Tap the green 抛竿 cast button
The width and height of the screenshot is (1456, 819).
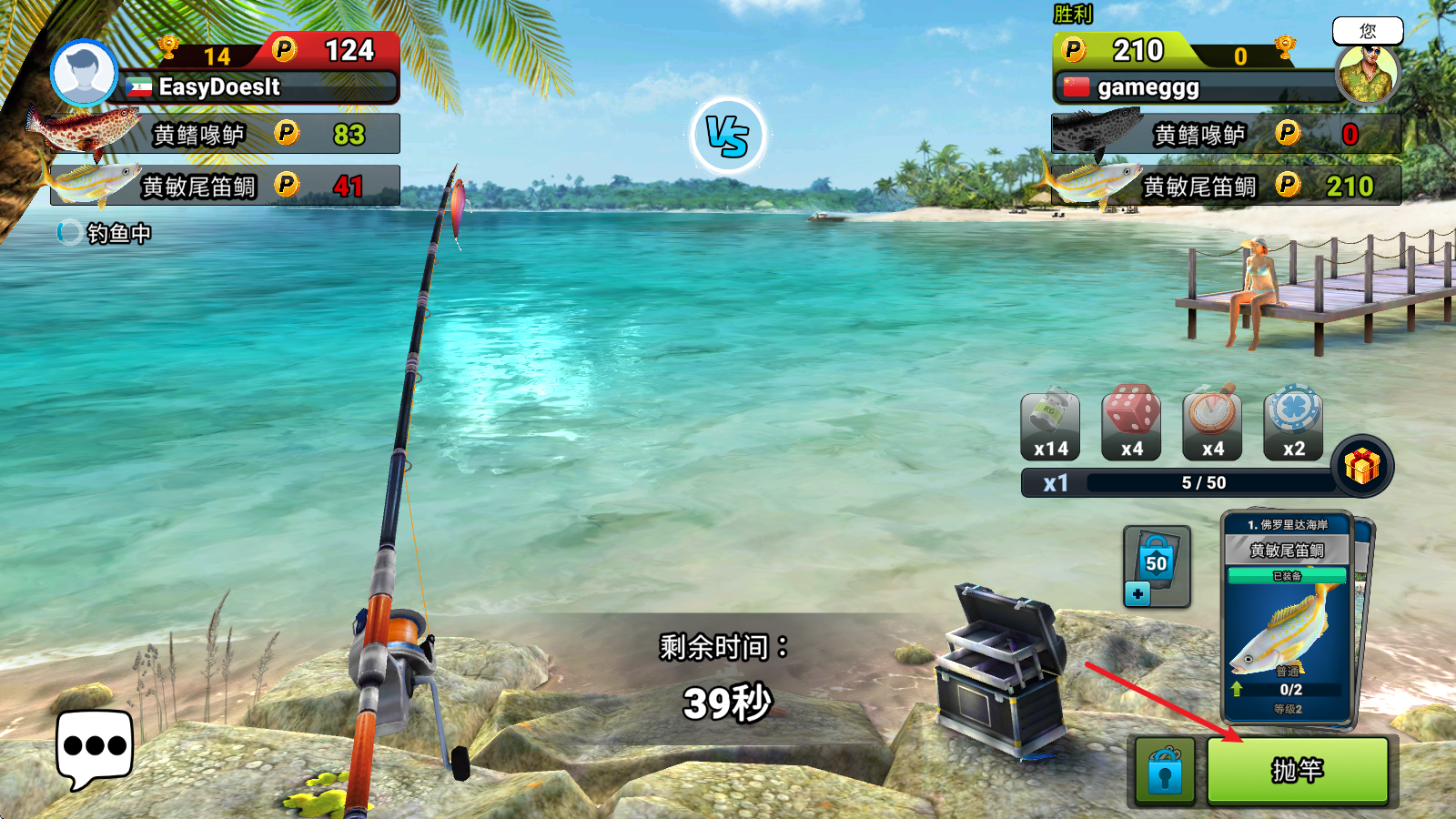[1297, 771]
